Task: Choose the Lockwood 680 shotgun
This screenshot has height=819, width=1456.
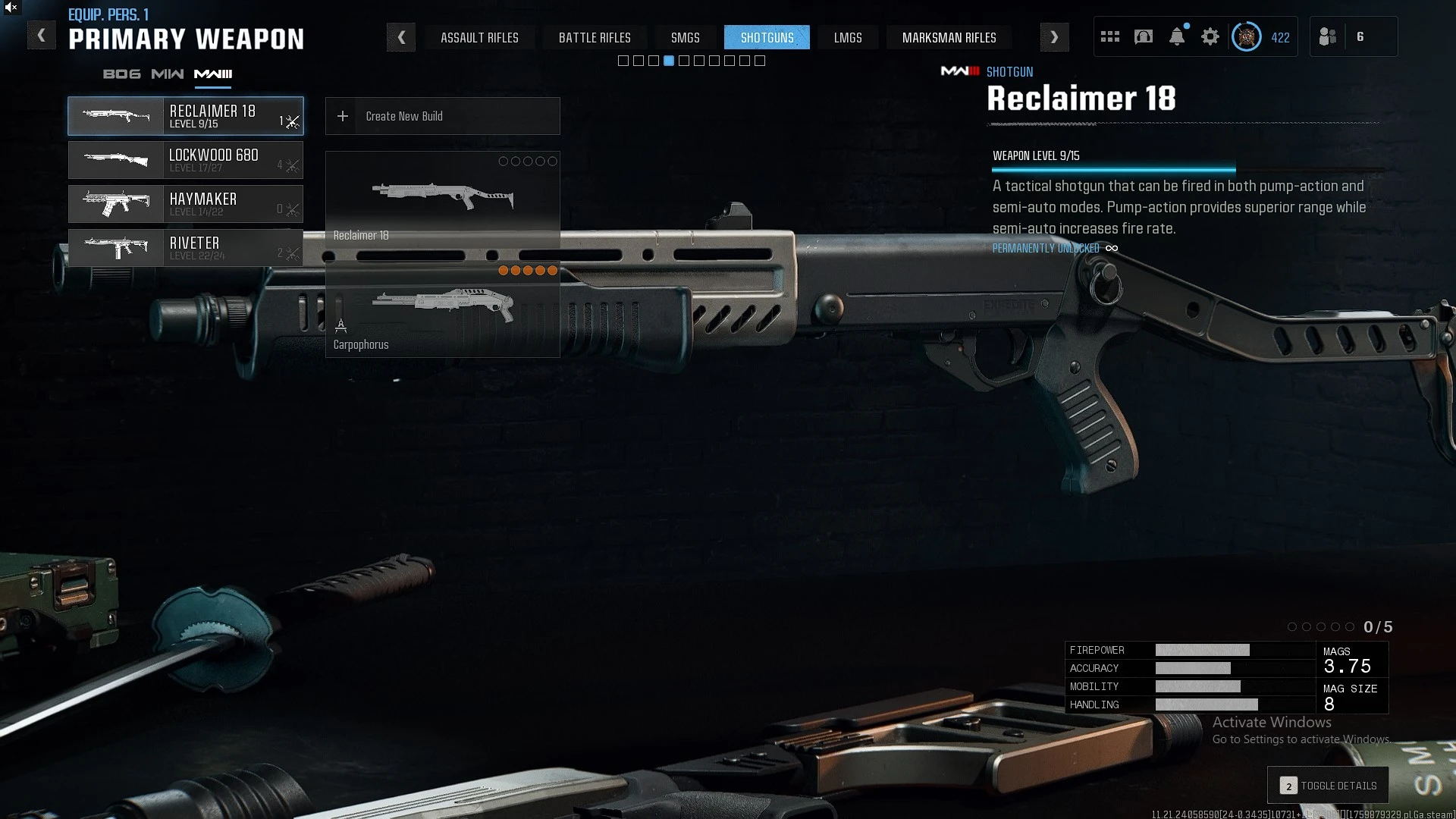Action: (186, 160)
